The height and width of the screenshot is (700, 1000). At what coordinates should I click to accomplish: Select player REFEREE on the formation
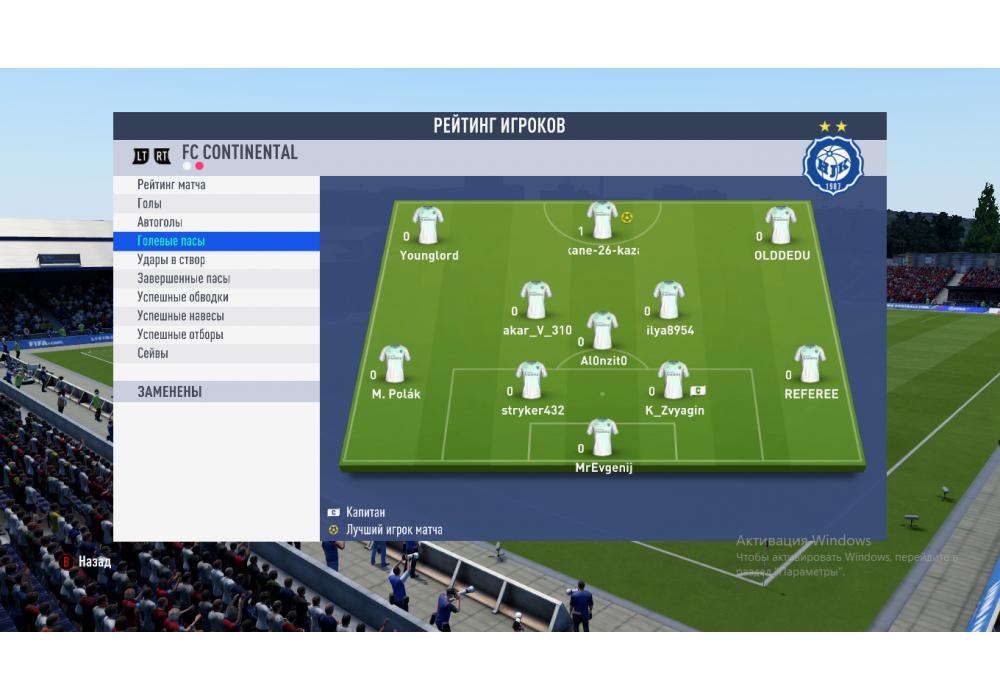(x=809, y=364)
